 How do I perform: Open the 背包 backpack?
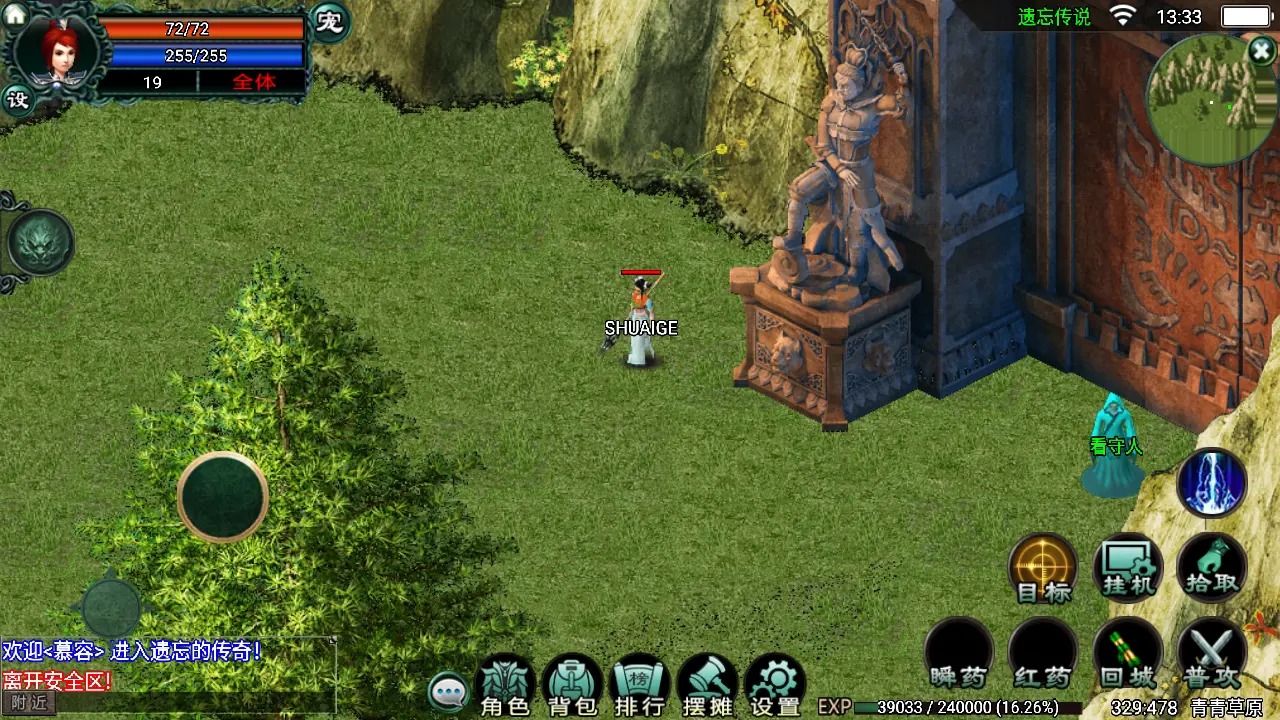(x=572, y=688)
